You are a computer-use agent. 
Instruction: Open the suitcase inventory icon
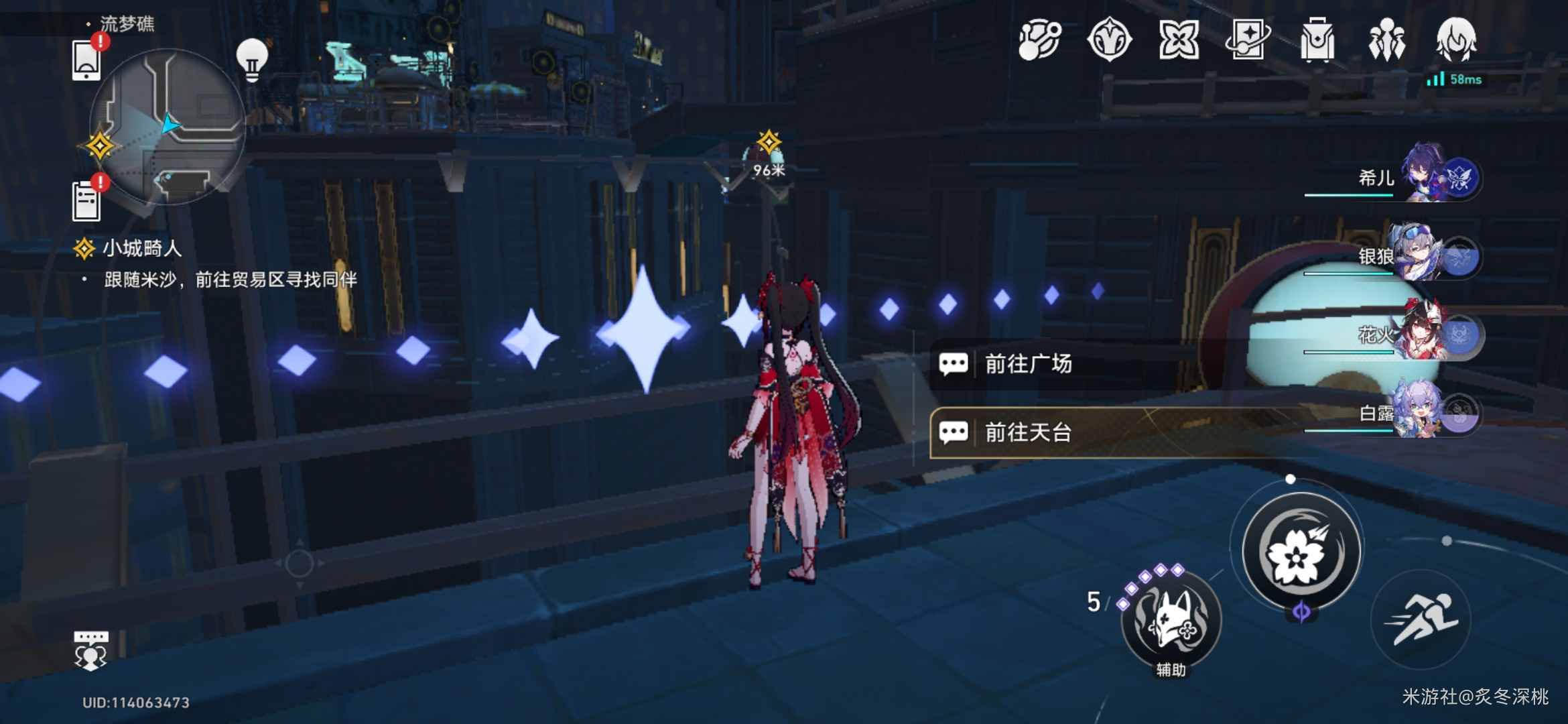point(1317,40)
